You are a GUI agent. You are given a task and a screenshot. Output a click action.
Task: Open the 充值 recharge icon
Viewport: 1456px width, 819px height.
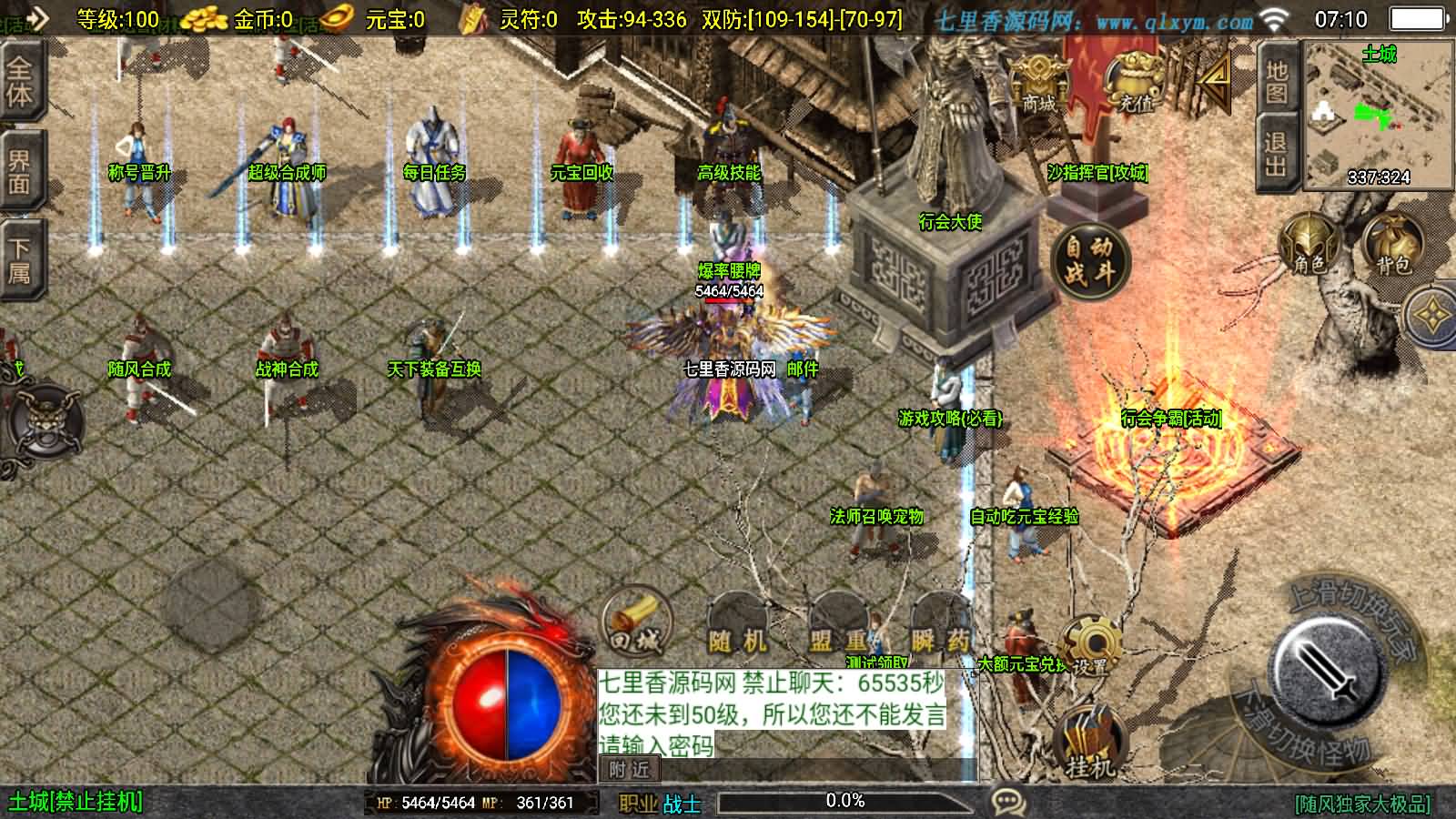1136,84
